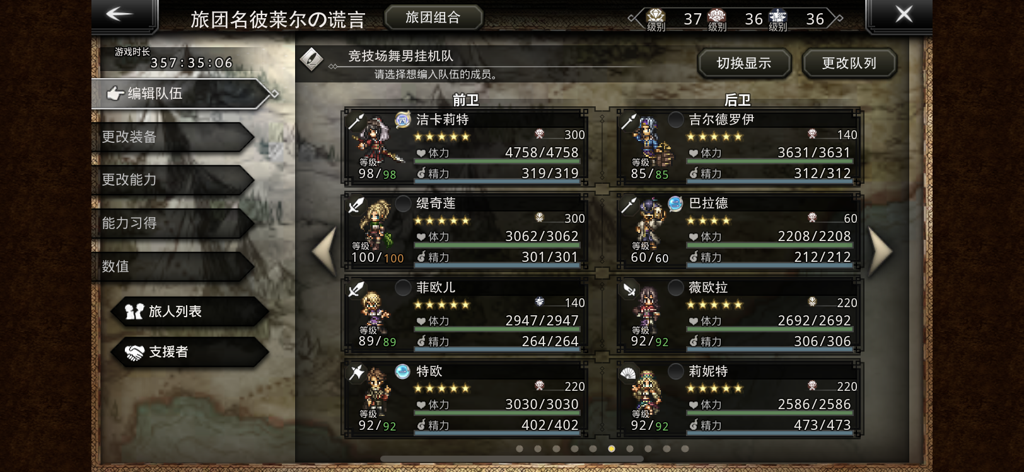Open the 旅团组合 party combination
The image size is (1024, 472).
coord(433,18)
